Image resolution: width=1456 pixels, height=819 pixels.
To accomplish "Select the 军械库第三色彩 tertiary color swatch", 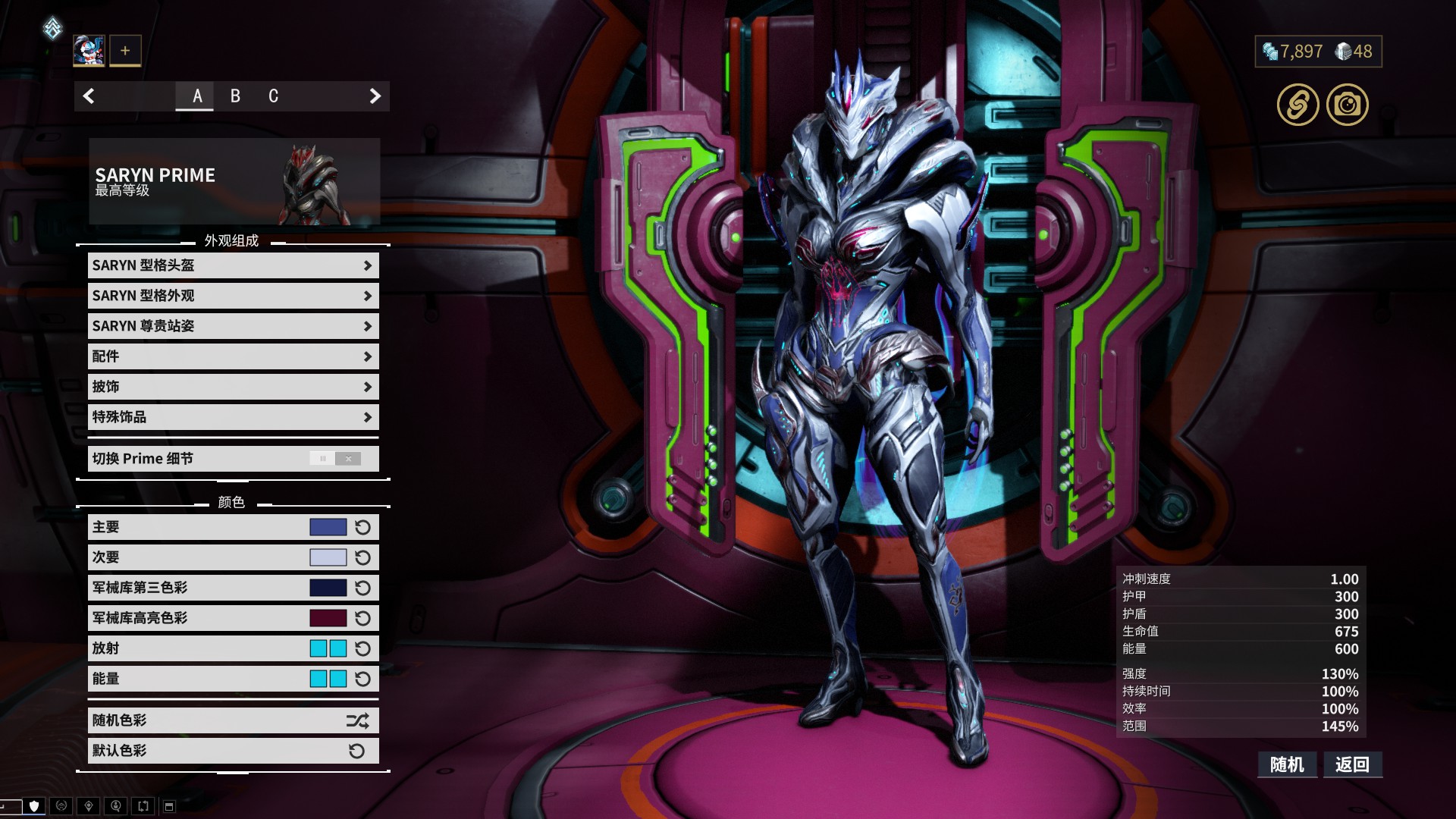I will coord(328,588).
